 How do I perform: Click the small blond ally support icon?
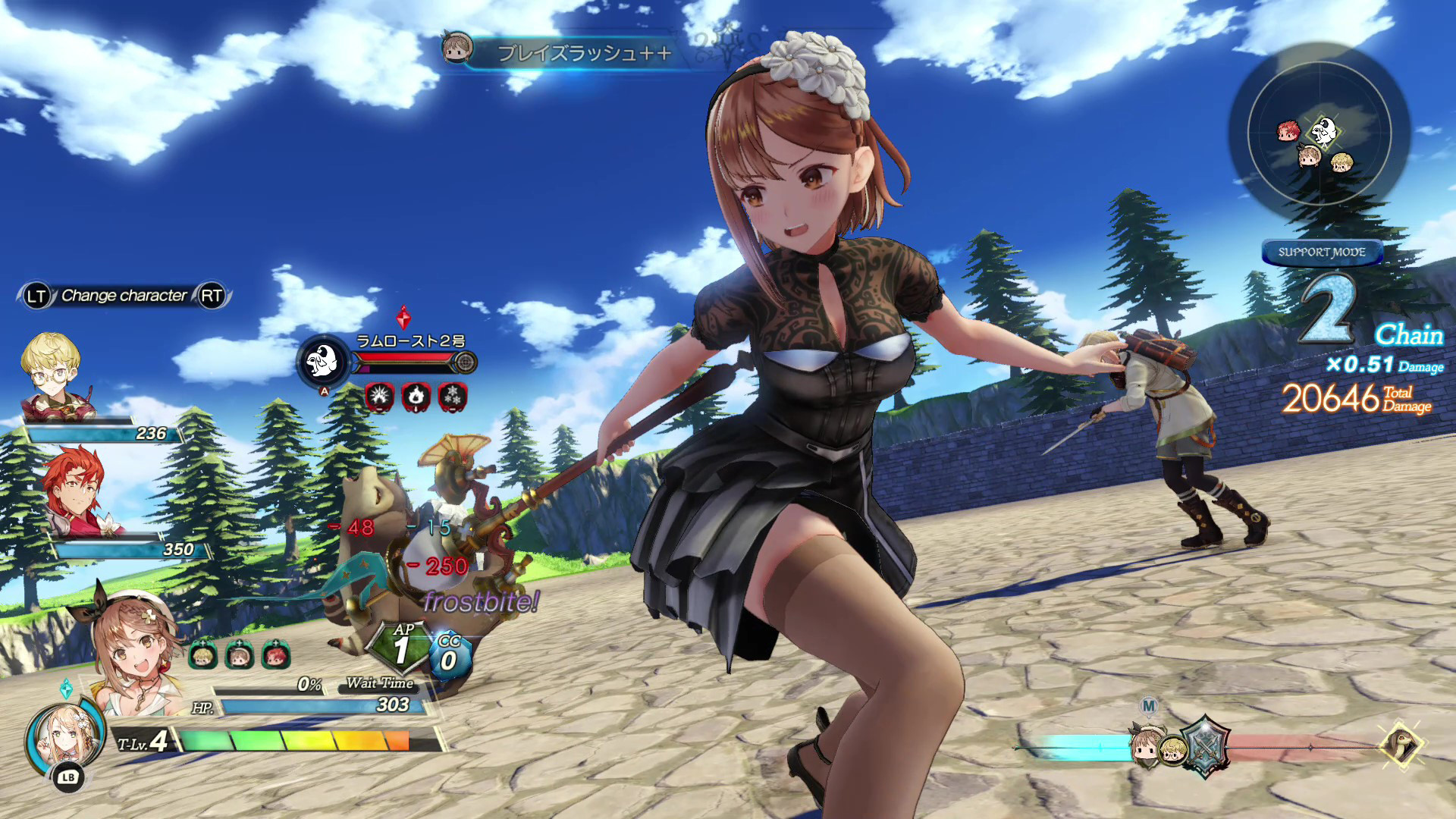tap(202, 655)
